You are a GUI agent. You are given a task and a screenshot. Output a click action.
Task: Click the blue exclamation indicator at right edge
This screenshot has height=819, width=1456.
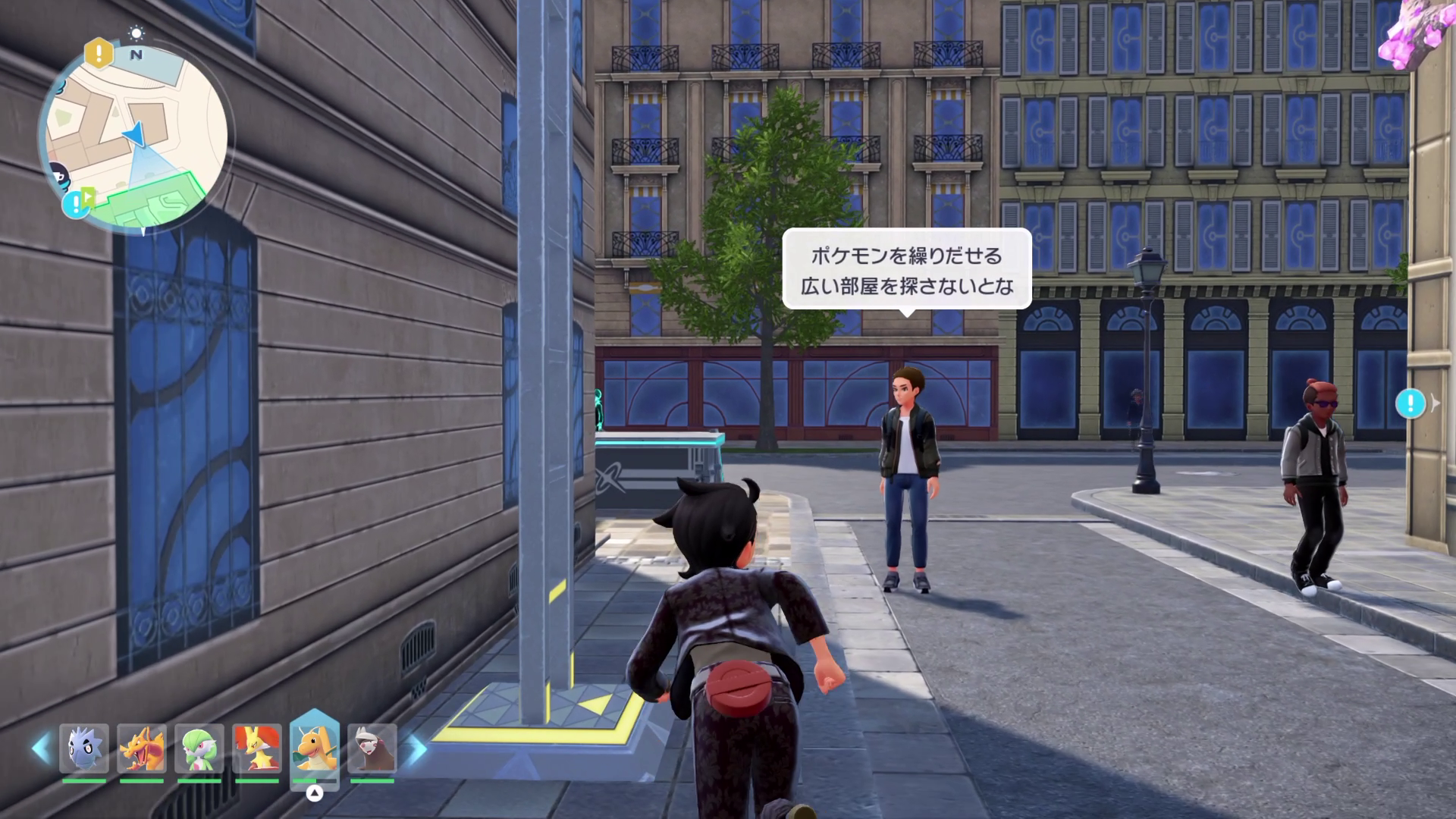(1410, 403)
